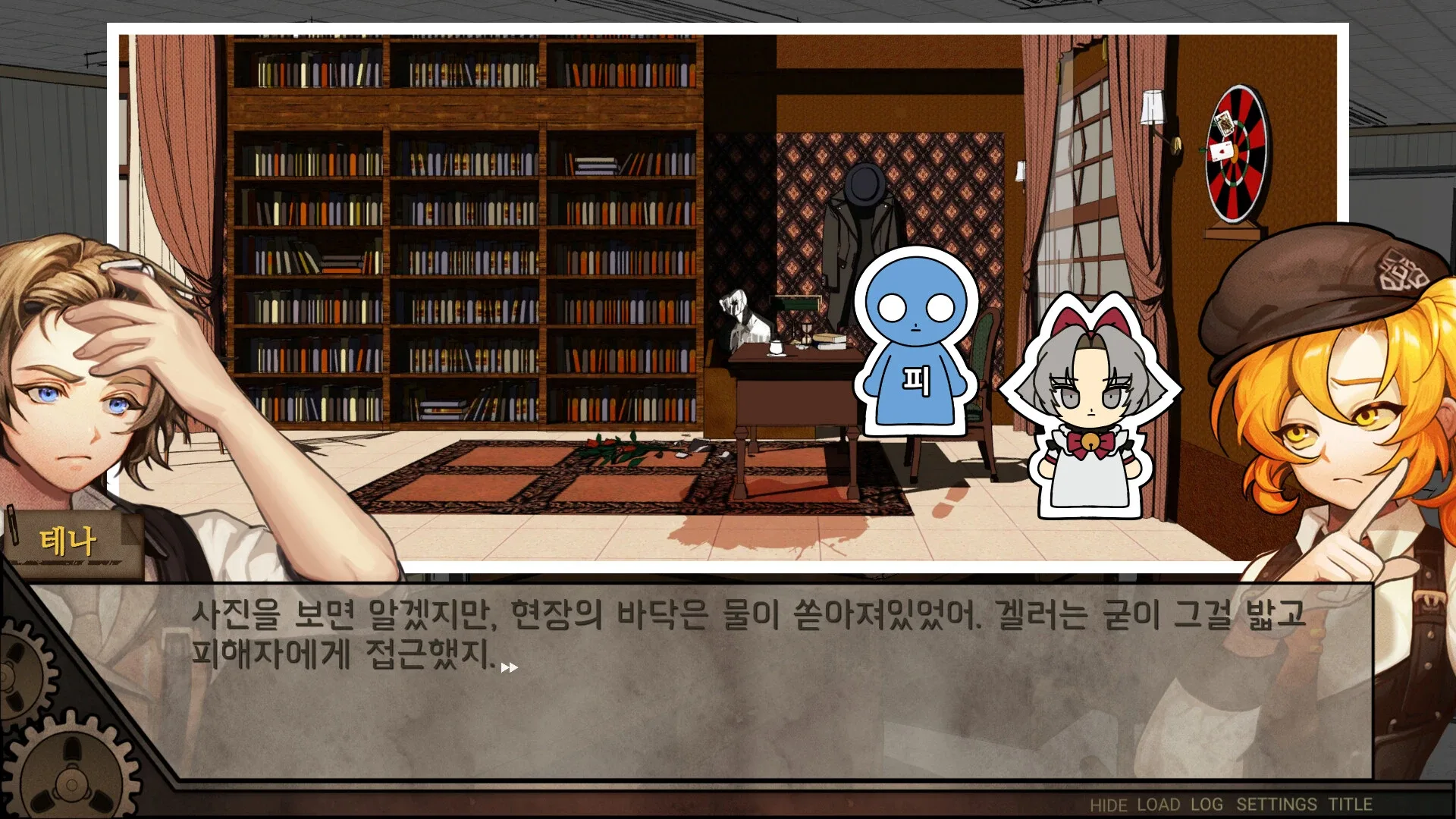Open the SETTINGS menu

[1275, 805]
